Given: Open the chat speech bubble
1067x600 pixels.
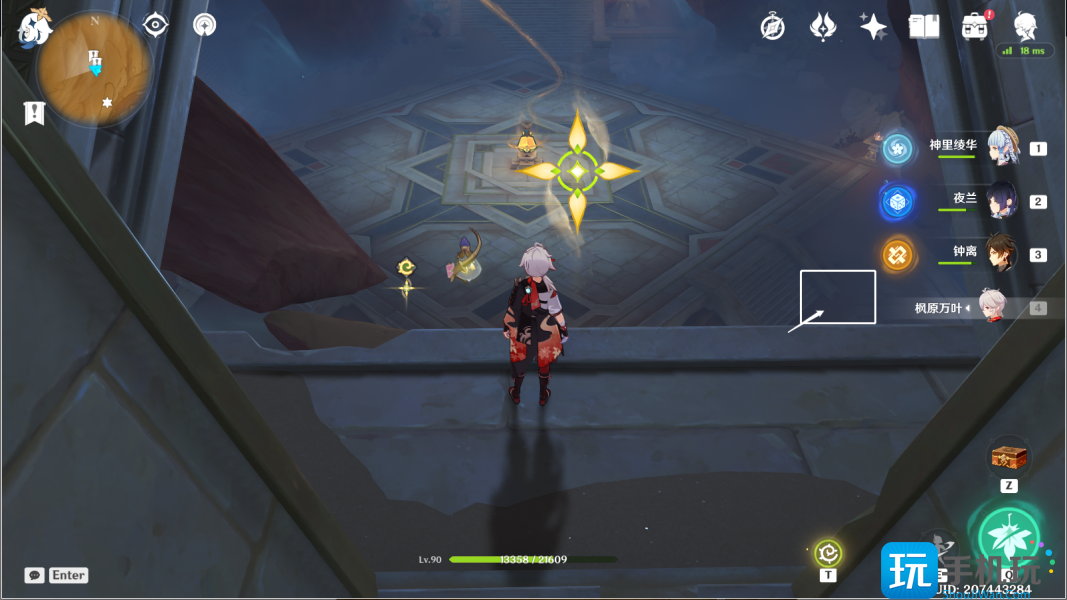Looking at the screenshot, I should (x=35, y=575).
